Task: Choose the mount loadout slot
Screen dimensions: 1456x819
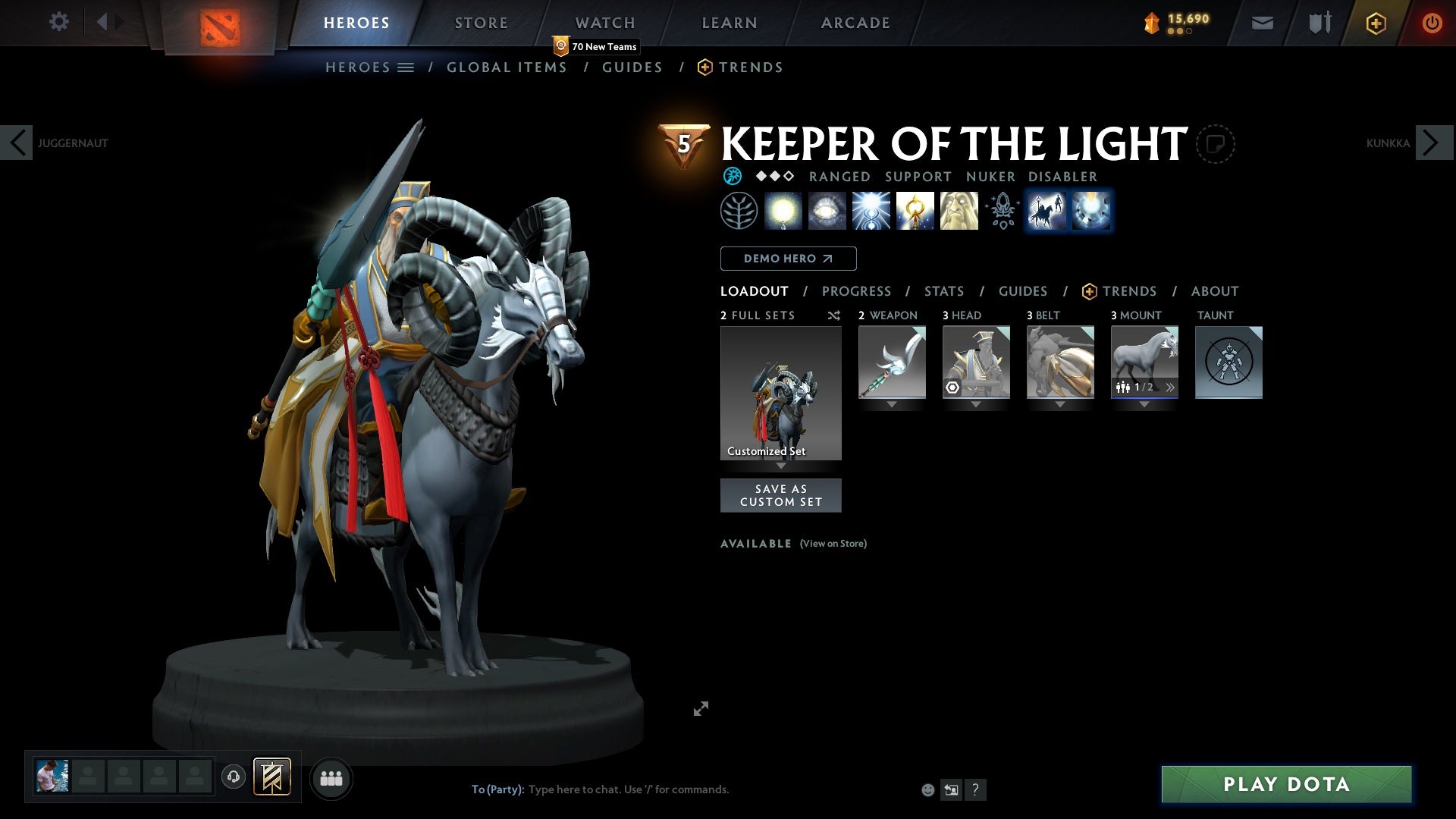Action: pyautogui.click(x=1144, y=362)
